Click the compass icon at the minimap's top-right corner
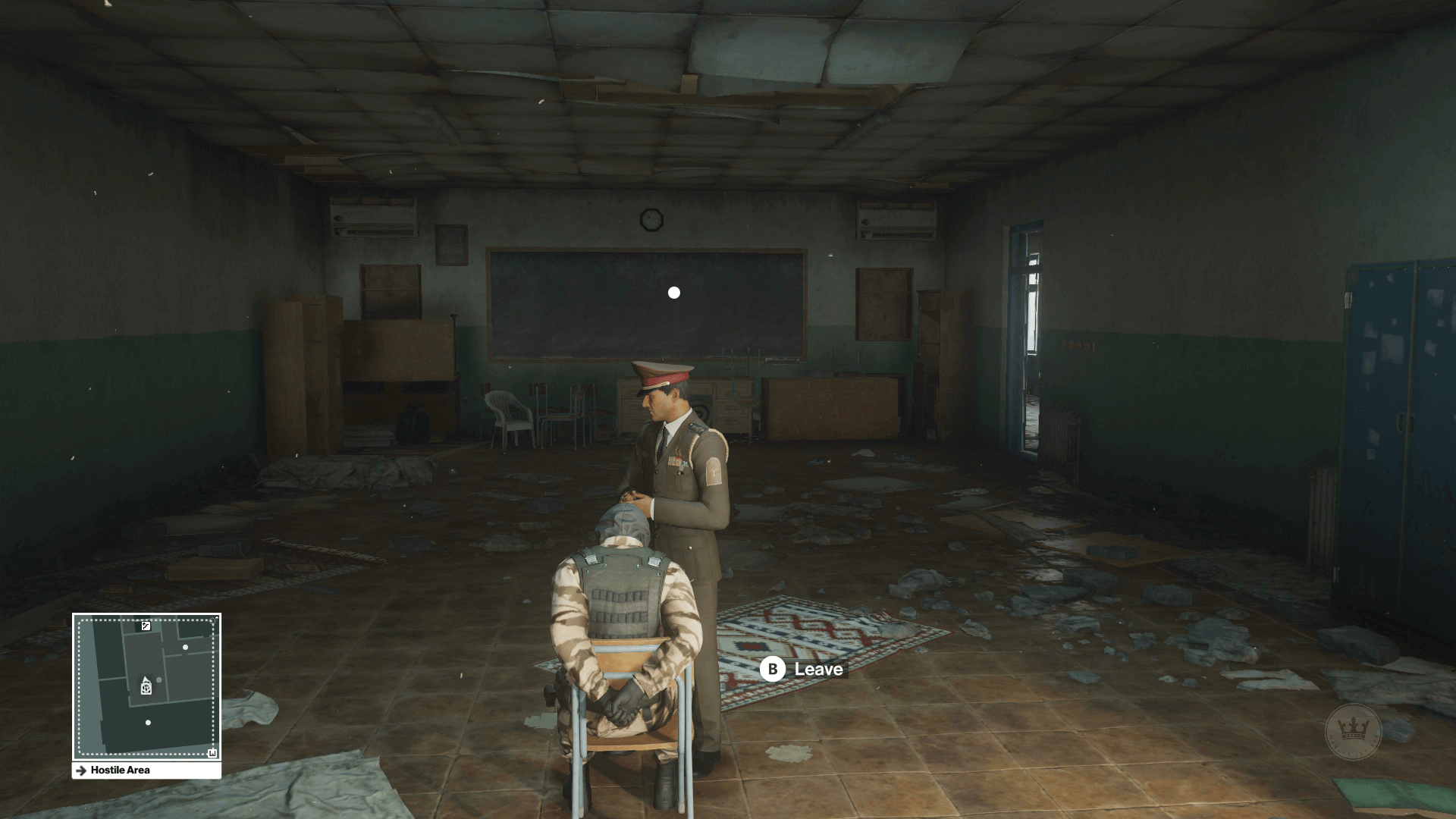This screenshot has width=1456, height=819. (x=213, y=620)
